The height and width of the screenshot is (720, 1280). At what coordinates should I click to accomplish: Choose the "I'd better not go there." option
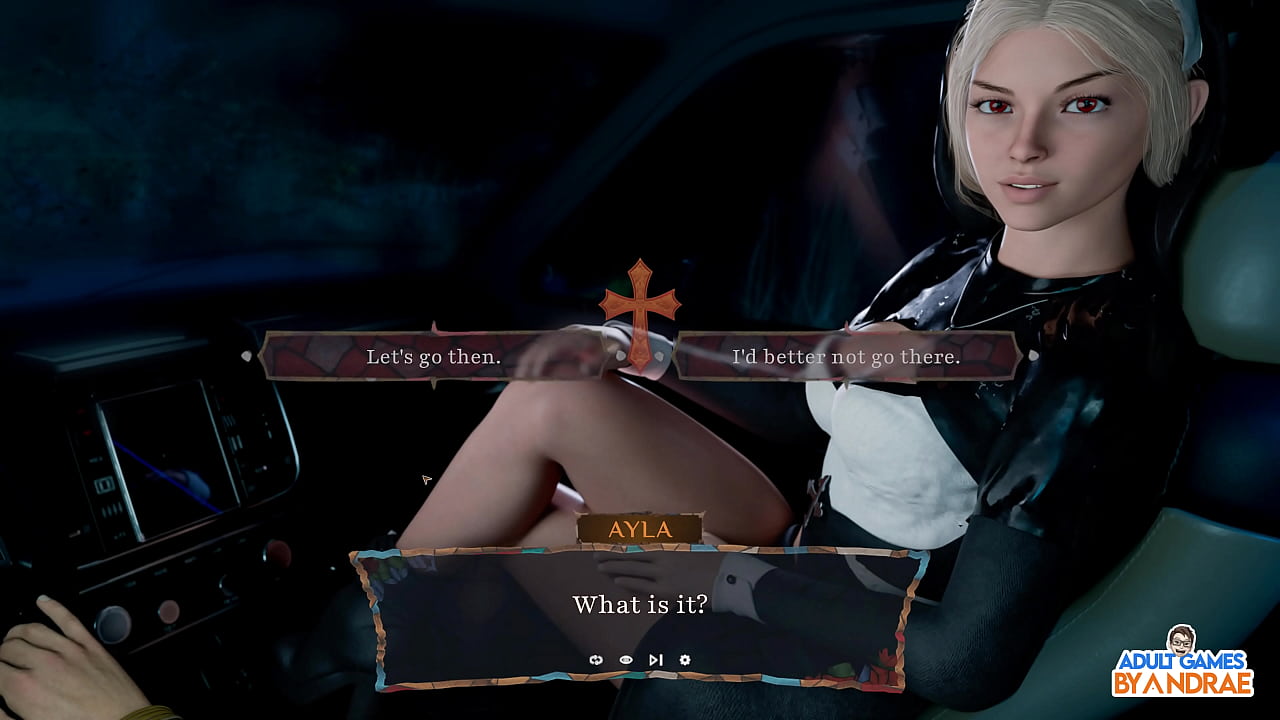pos(850,355)
